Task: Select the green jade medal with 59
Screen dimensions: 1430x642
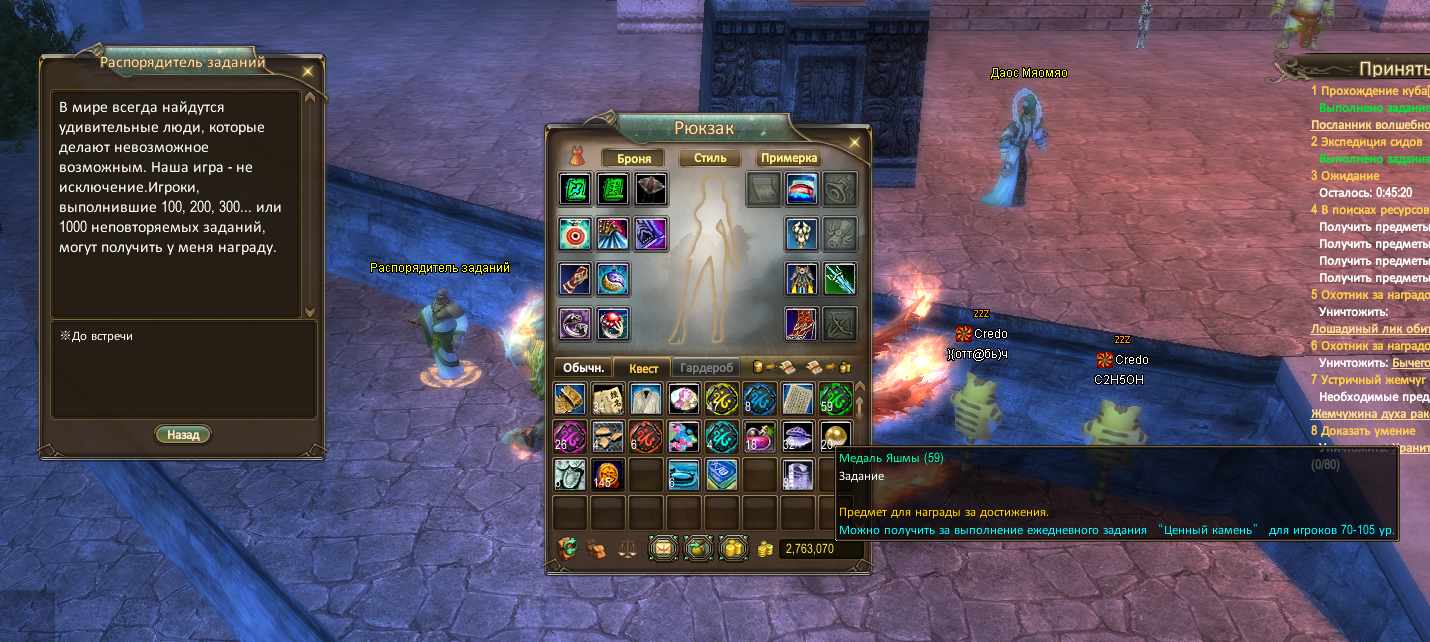Action: [835, 398]
